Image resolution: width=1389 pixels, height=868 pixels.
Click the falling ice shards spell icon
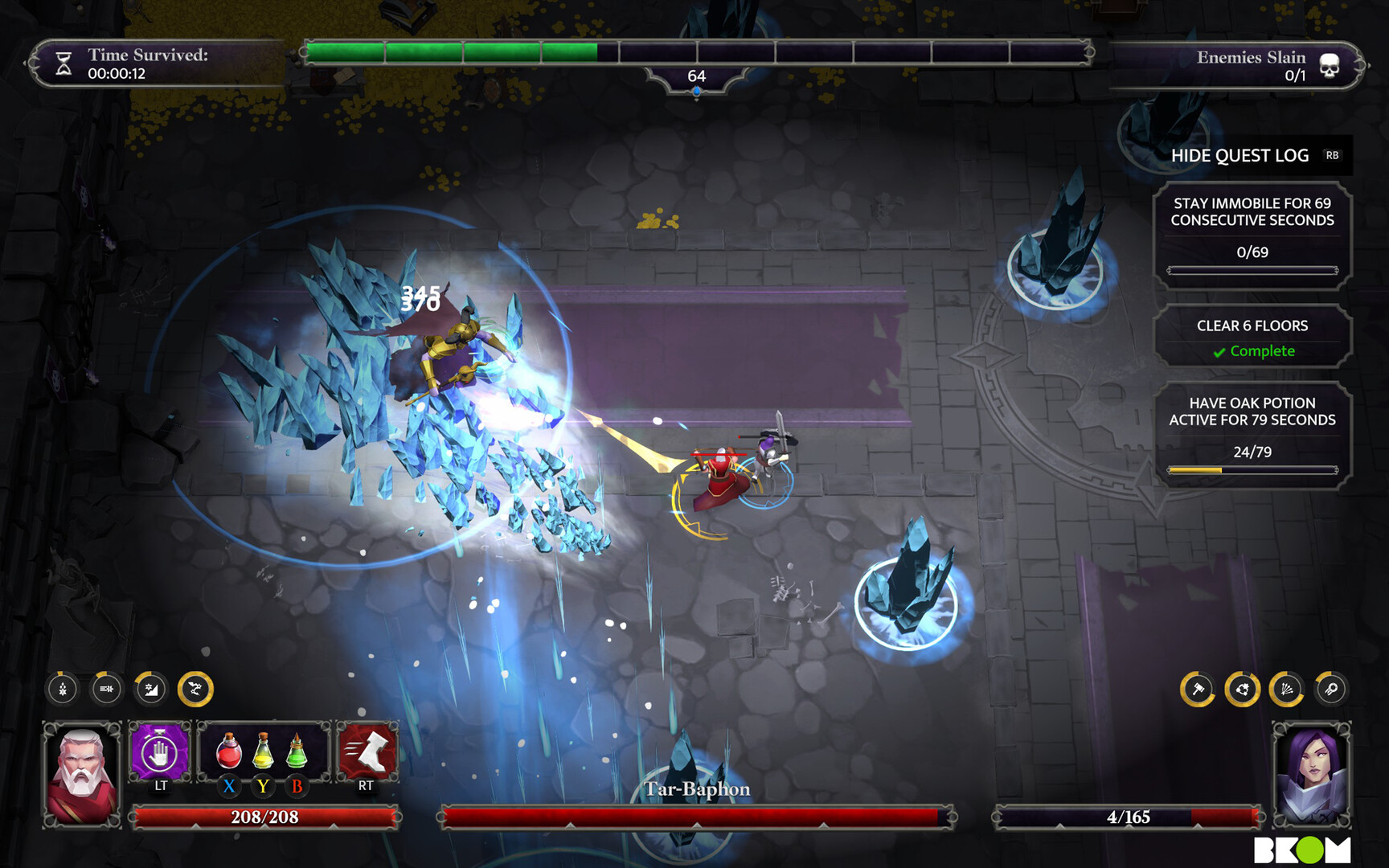(x=63, y=689)
